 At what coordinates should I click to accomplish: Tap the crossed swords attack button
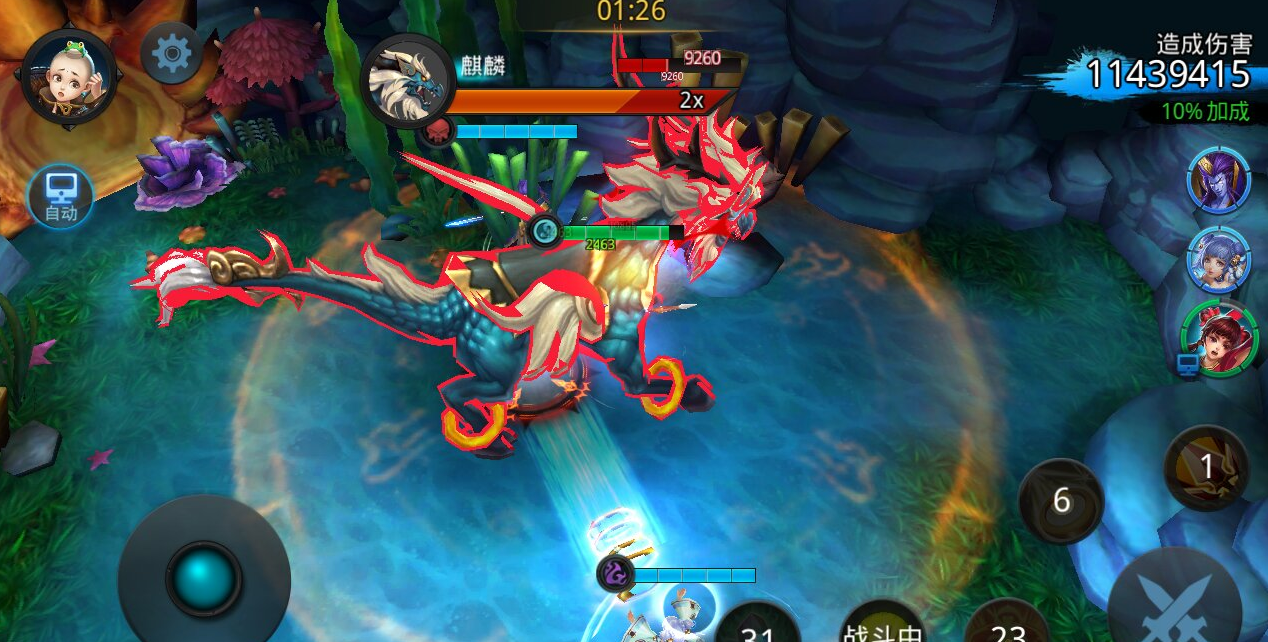1174,602
